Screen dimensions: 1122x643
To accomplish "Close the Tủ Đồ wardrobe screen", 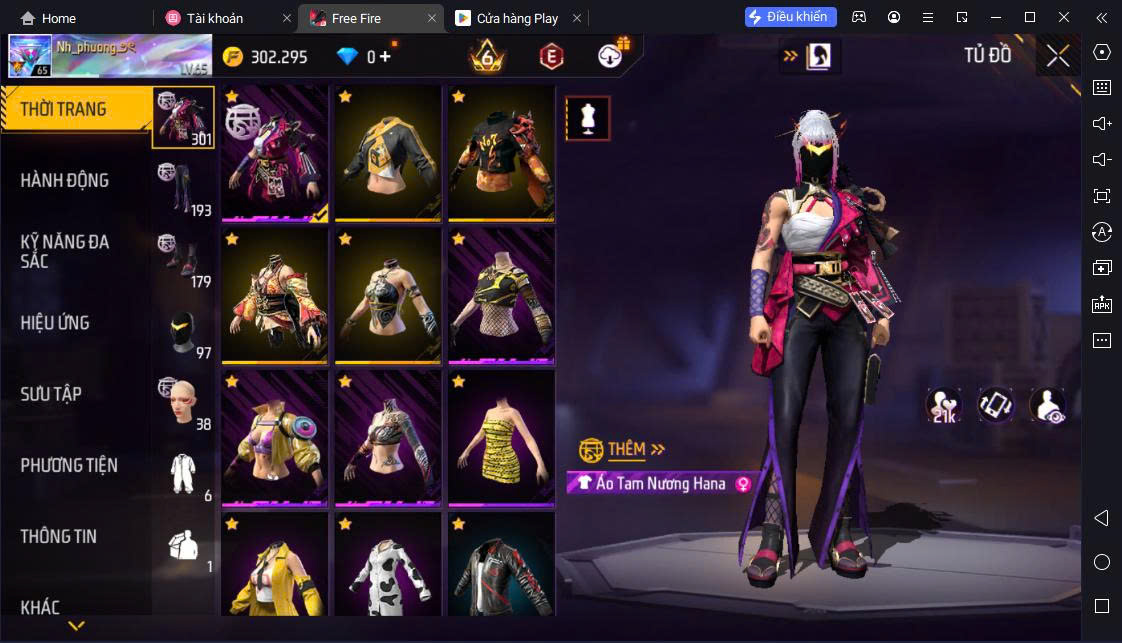I will [1058, 56].
